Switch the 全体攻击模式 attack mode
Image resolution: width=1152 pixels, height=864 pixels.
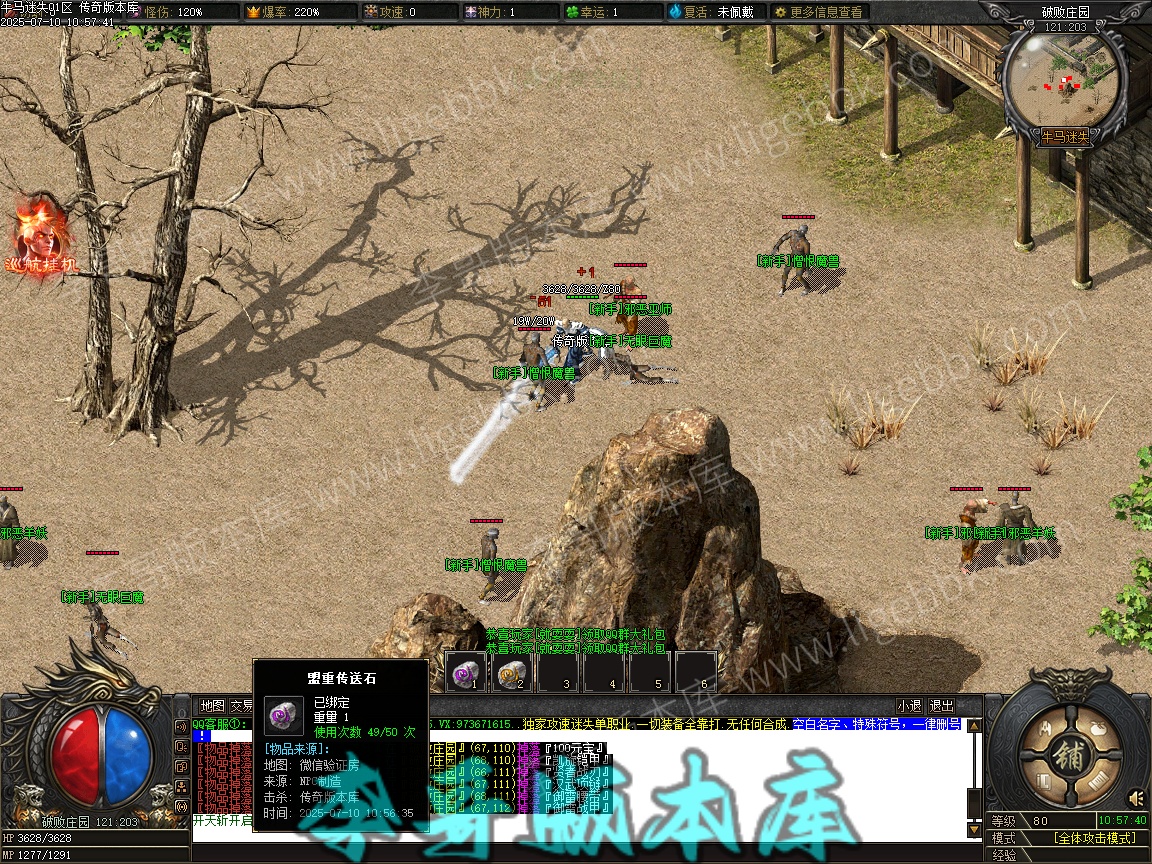(1095, 838)
